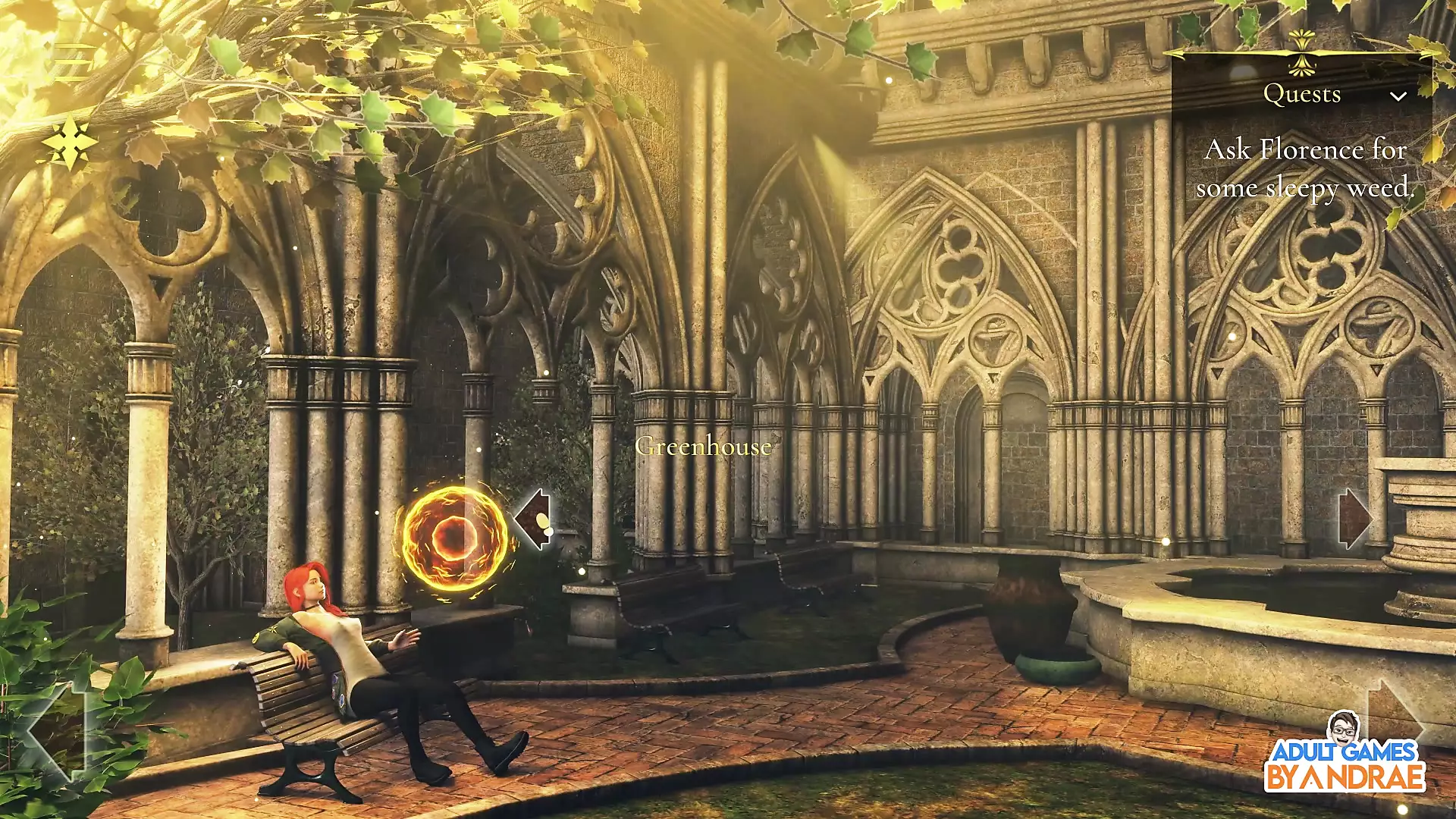
Task: Select the sleepy weed quest entry
Action: [1304, 168]
